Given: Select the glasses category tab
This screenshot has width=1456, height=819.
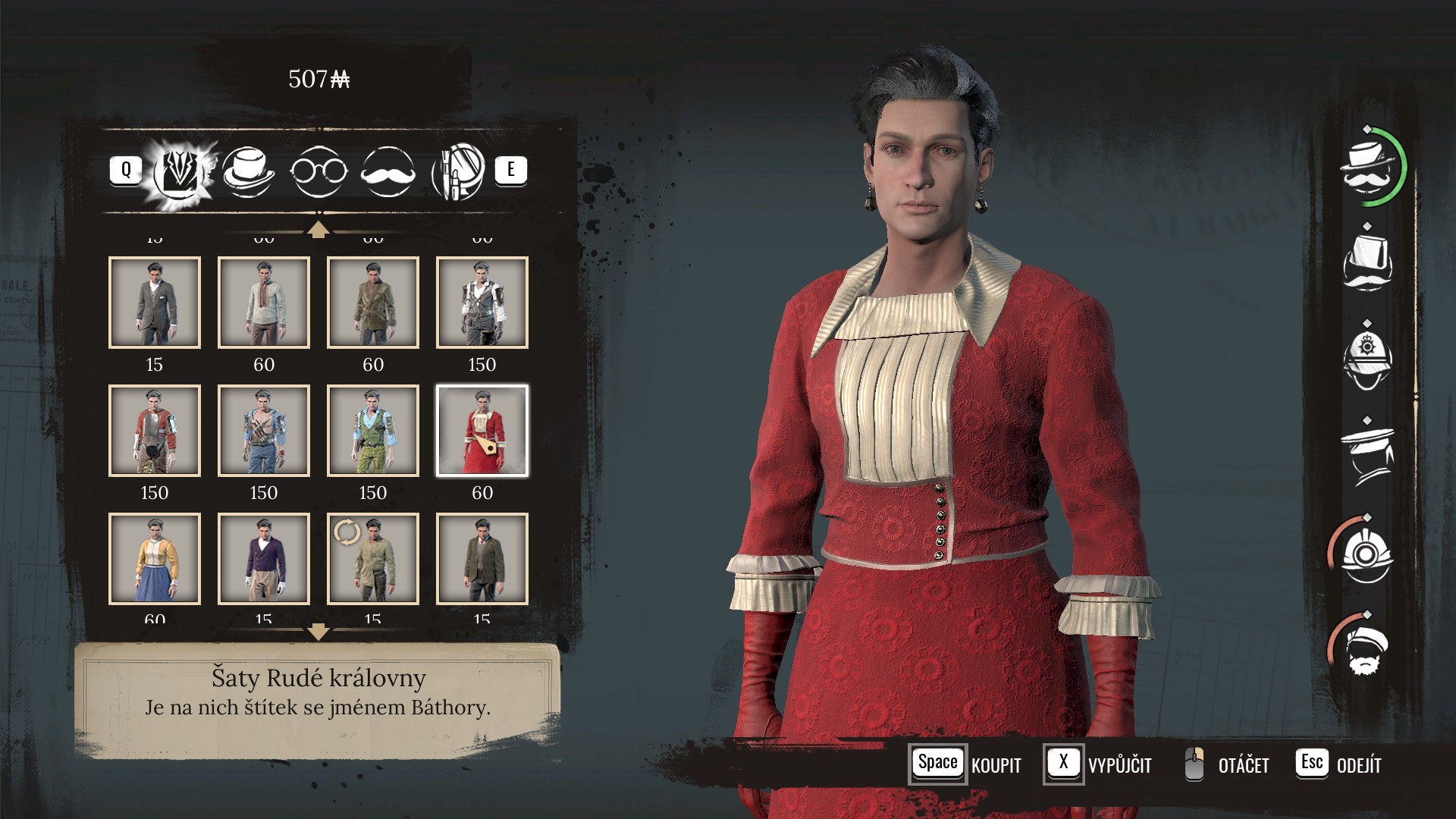Looking at the screenshot, I should pos(318,171).
